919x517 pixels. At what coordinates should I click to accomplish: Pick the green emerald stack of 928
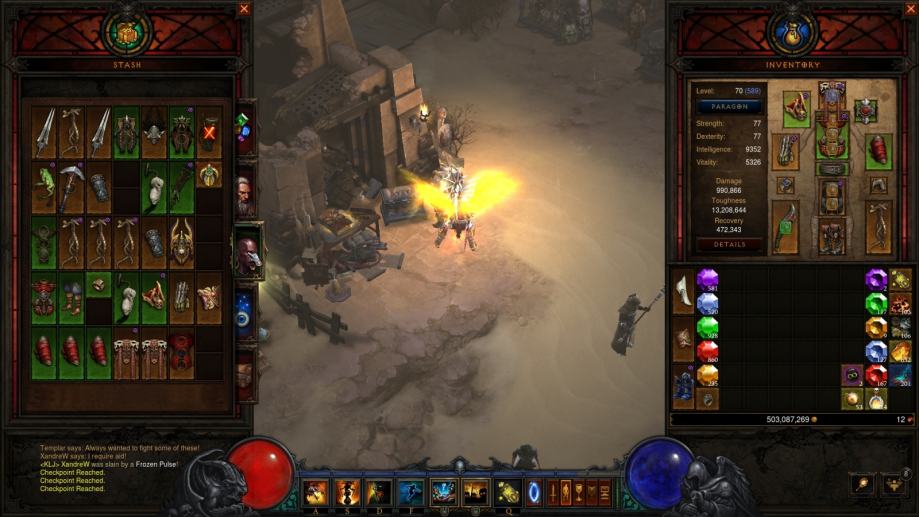[x=708, y=327]
